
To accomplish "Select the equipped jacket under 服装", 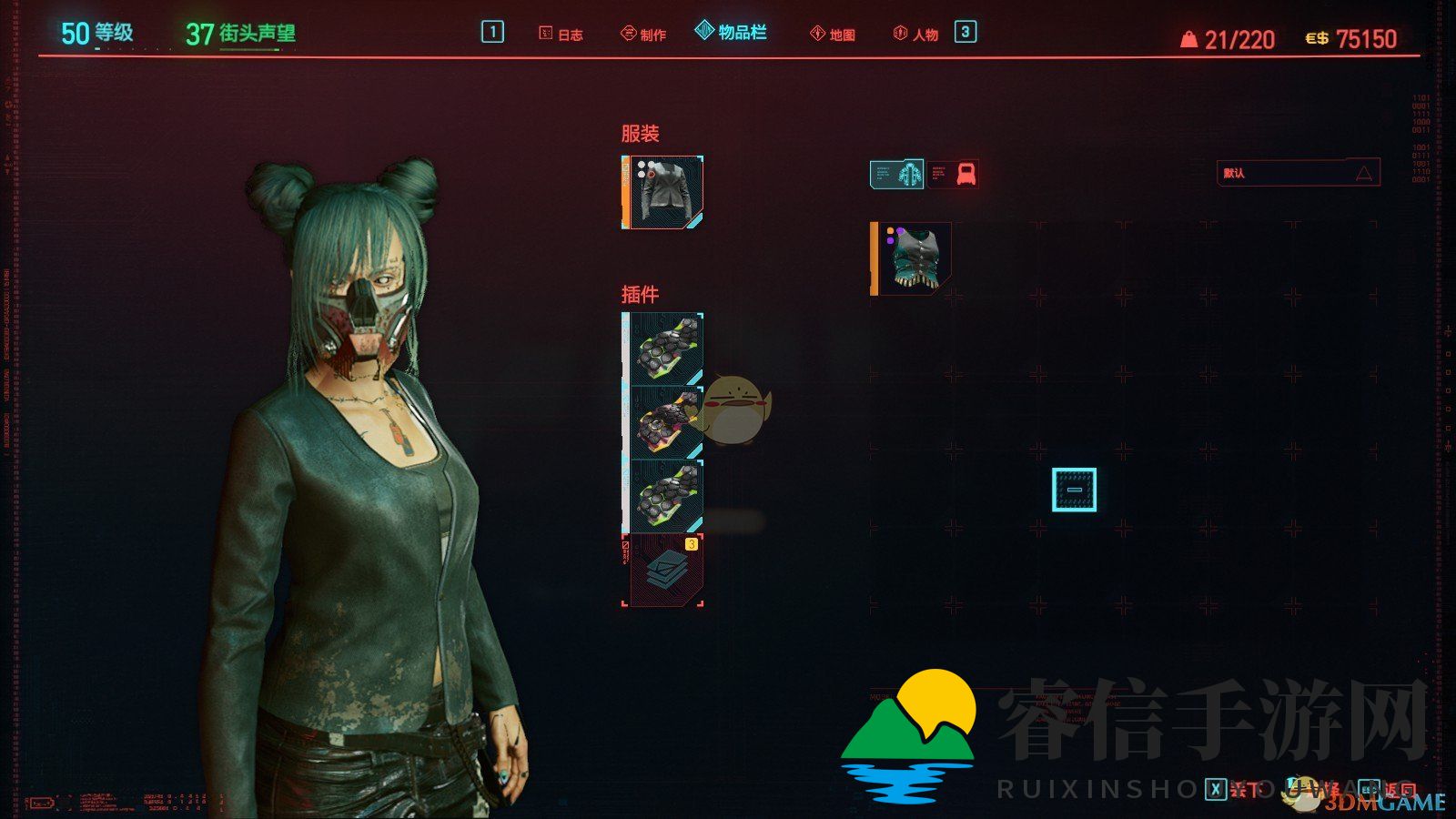I will pyautogui.click(x=663, y=192).
